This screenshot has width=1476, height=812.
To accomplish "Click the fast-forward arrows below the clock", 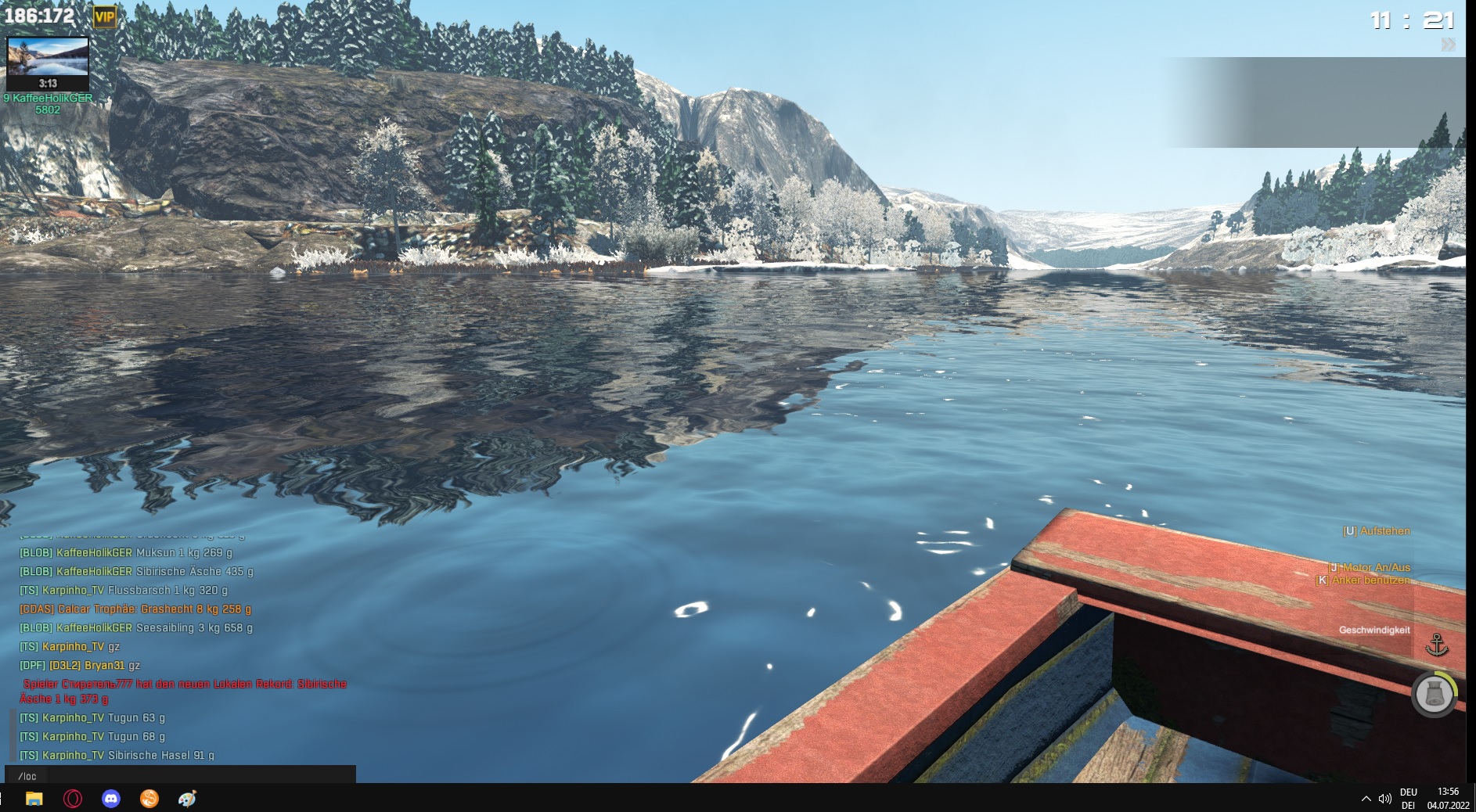I will pyautogui.click(x=1448, y=45).
